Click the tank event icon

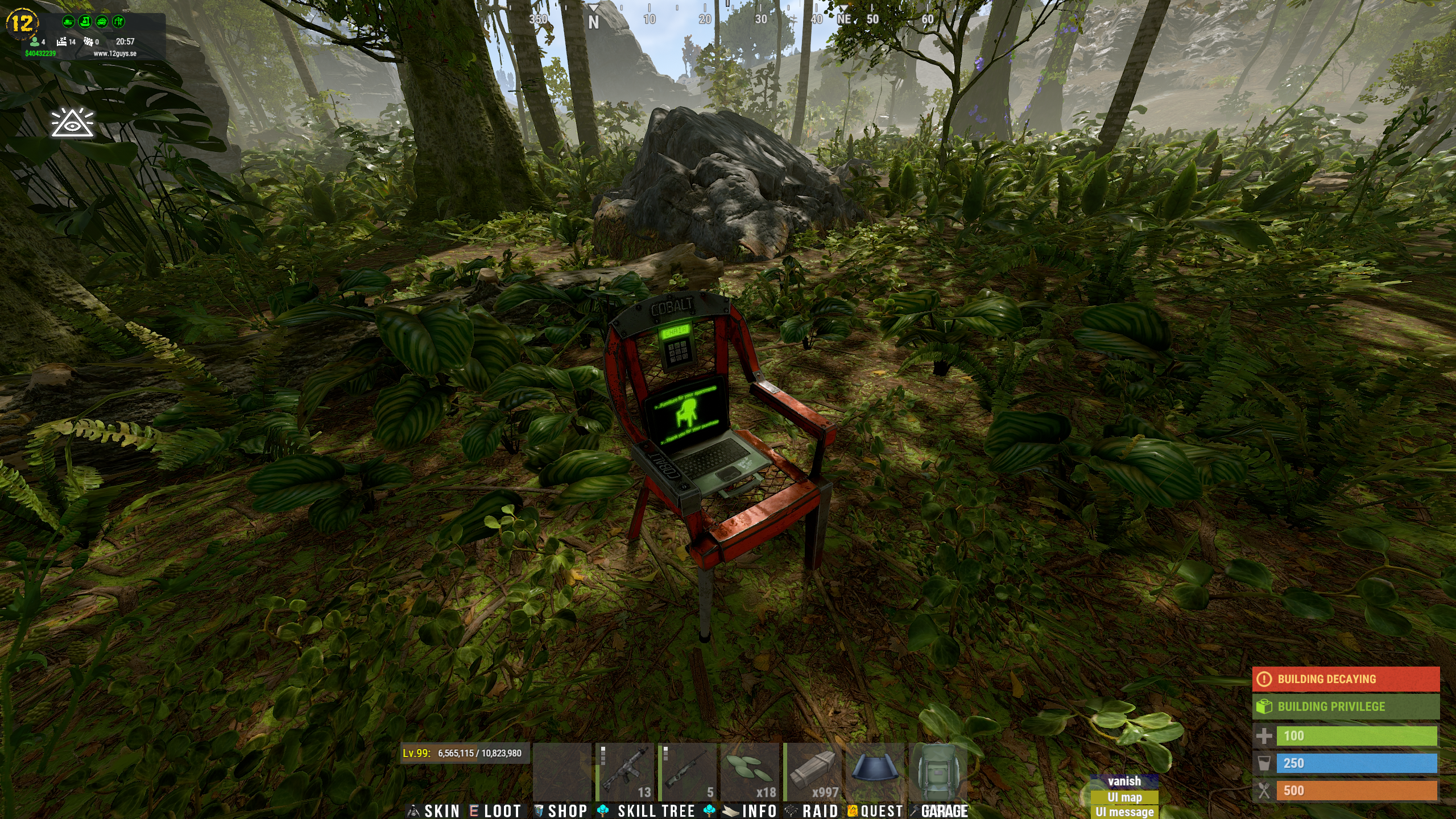68,22
